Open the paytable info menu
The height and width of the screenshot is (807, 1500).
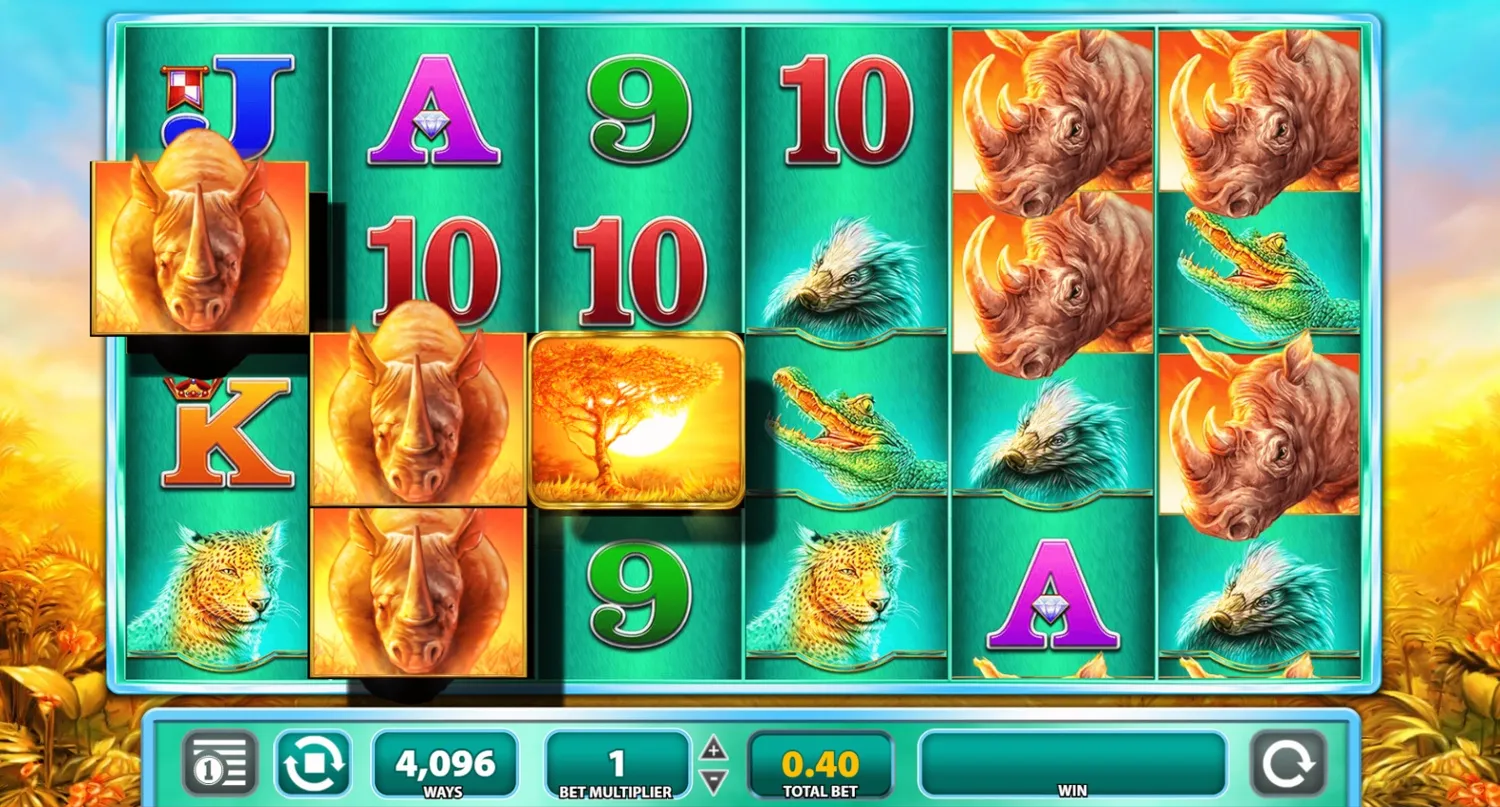(x=220, y=764)
